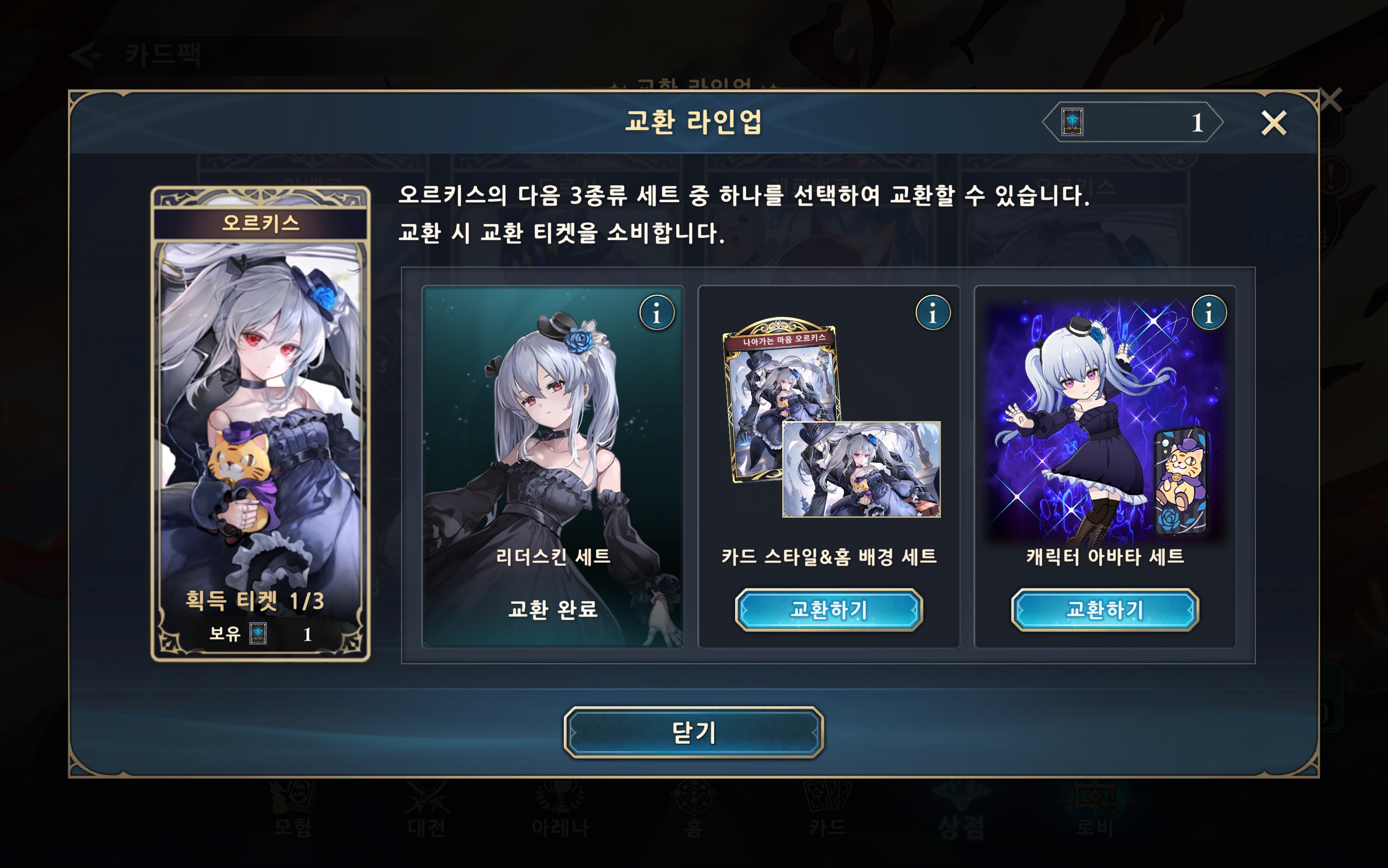Exchange for the 카드 스타일&홈 배경 세트
The width and height of the screenshot is (1388, 868).
click(828, 610)
